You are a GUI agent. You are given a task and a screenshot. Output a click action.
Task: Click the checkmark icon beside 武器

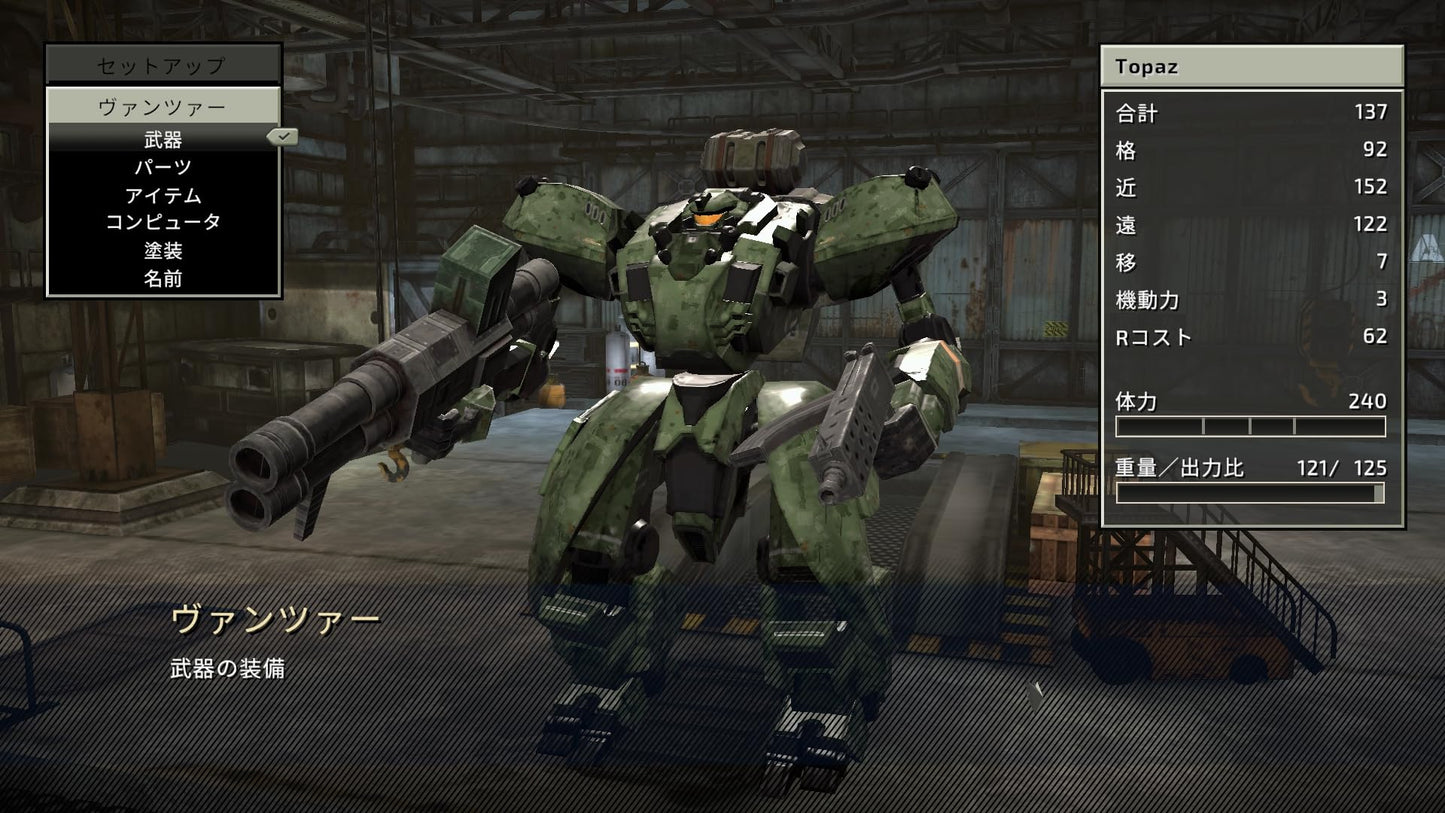[x=281, y=136]
